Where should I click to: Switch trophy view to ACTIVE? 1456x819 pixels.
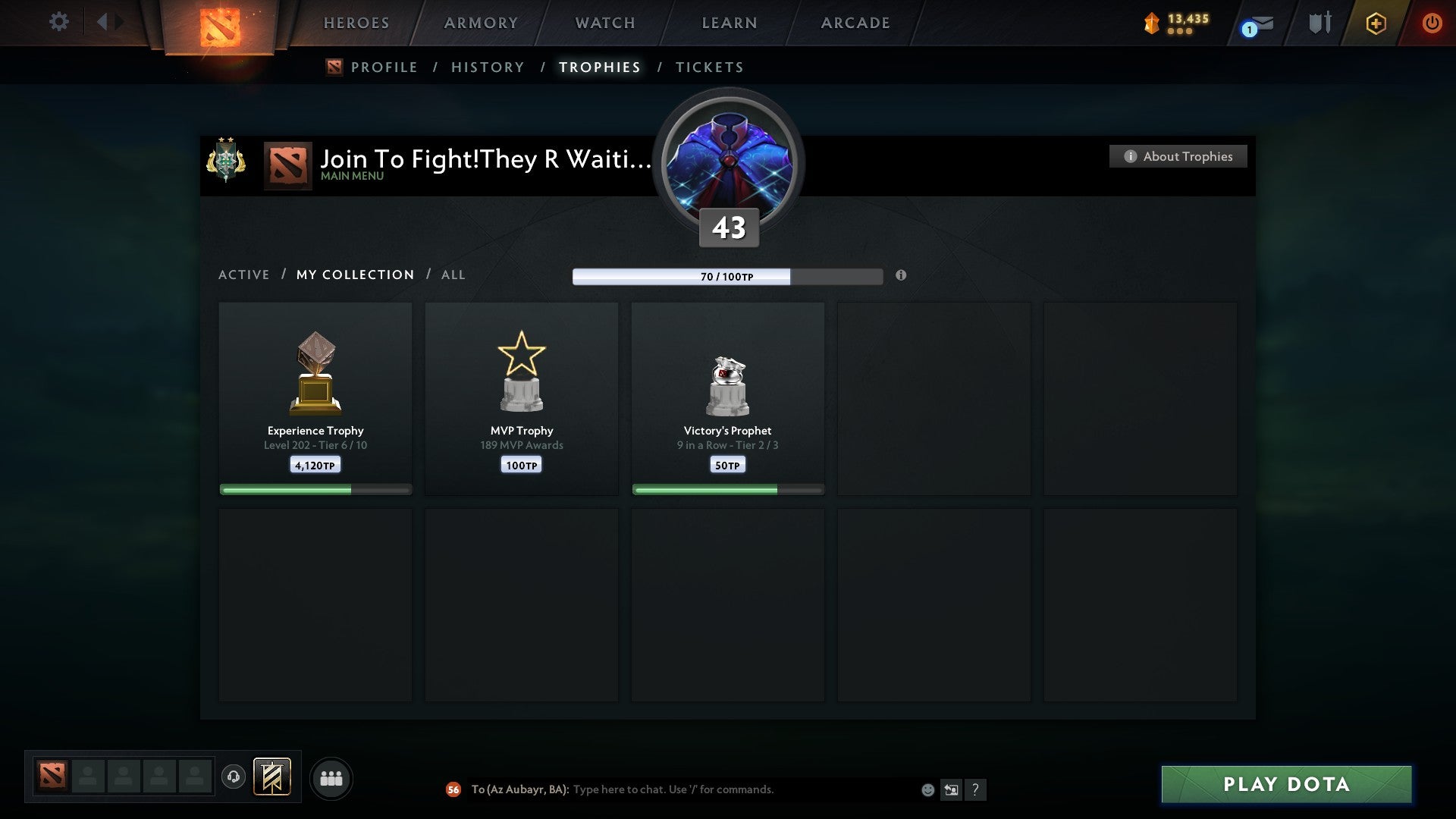(244, 275)
